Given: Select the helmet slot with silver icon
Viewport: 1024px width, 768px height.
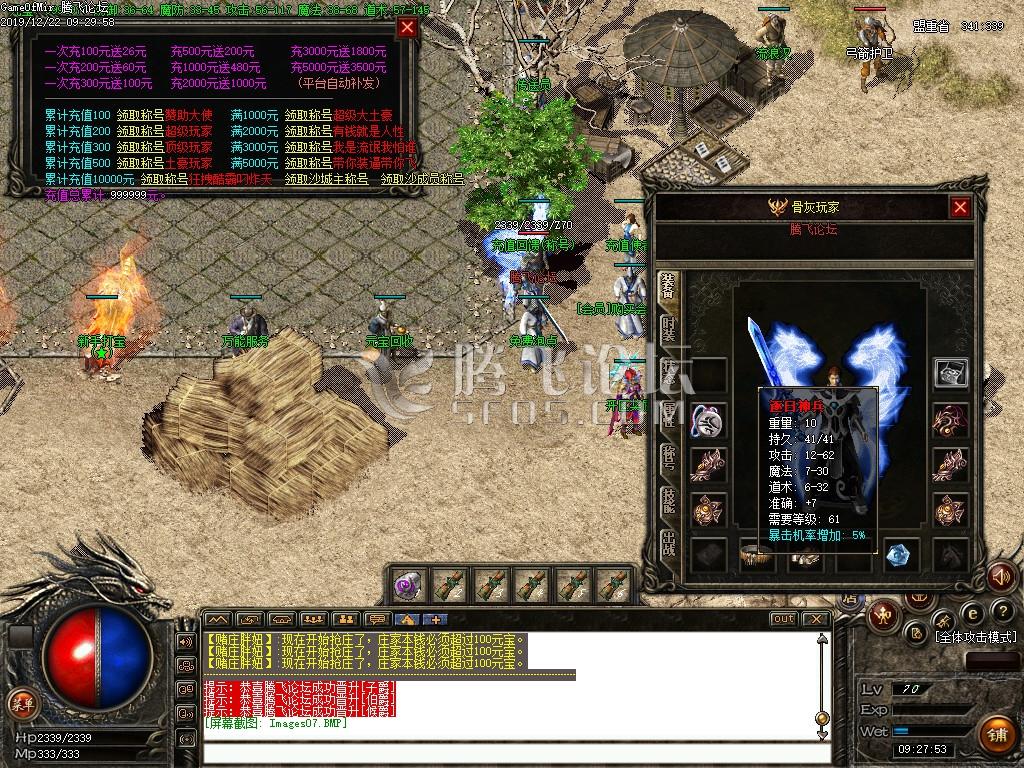Looking at the screenshot, I should [x=950, y=373].
